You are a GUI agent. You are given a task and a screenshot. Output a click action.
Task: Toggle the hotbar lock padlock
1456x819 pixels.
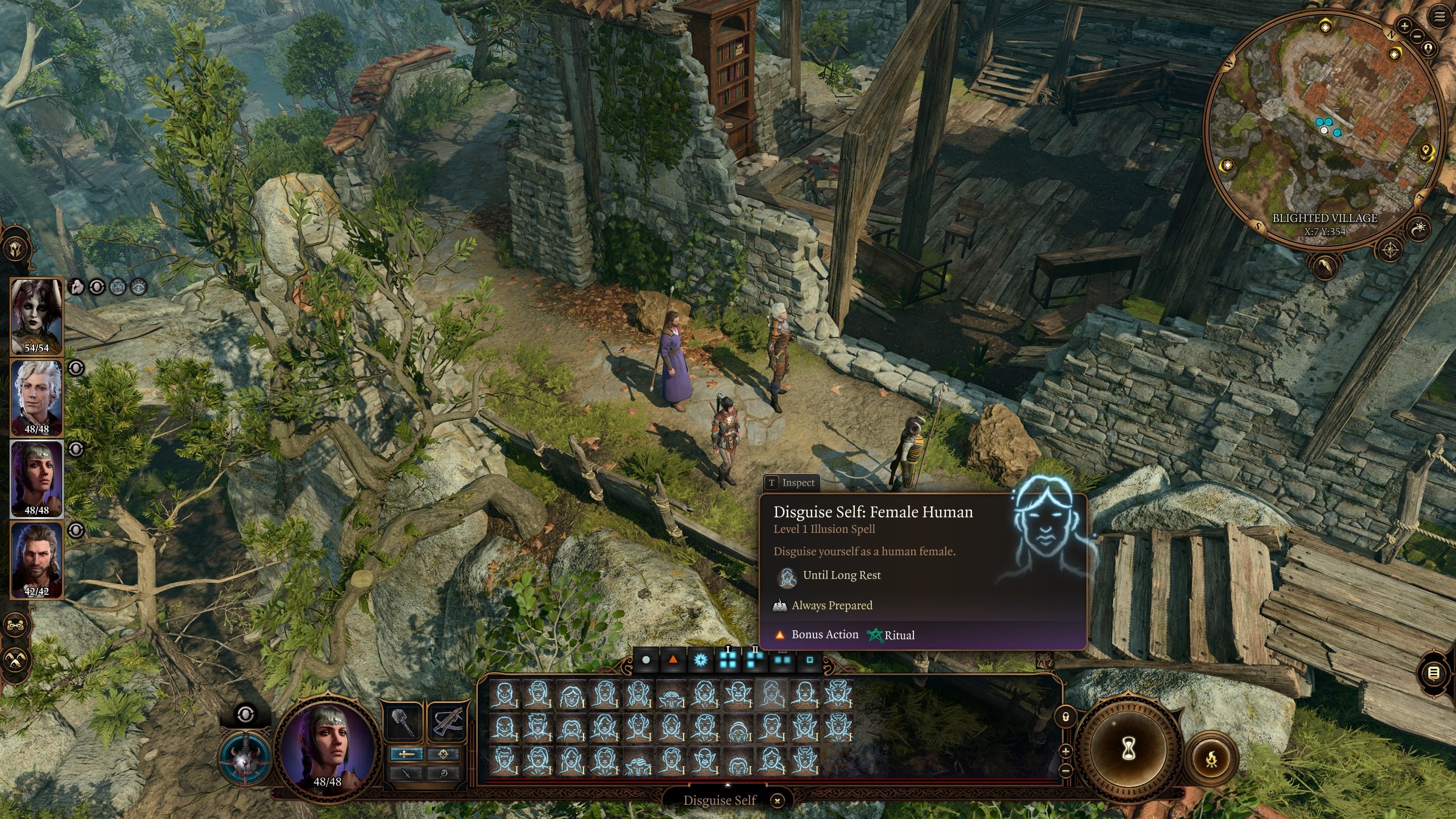[x=1065, y=717]
